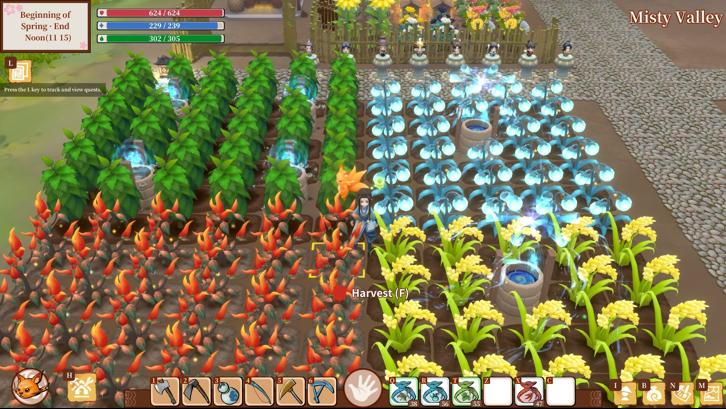Equip the hoe in hotbar slot 2
The image size is (726, 409).
196,391
